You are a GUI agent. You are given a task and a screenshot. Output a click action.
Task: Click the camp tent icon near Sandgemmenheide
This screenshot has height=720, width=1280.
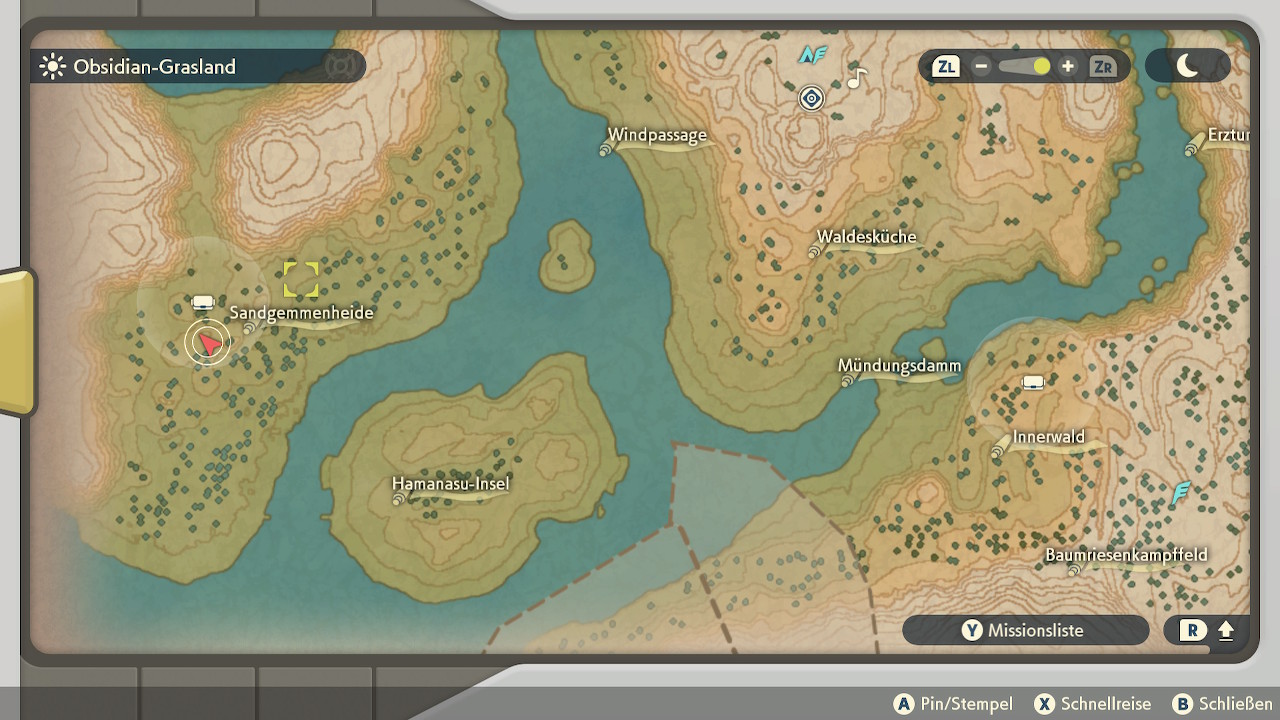point(203,302)
